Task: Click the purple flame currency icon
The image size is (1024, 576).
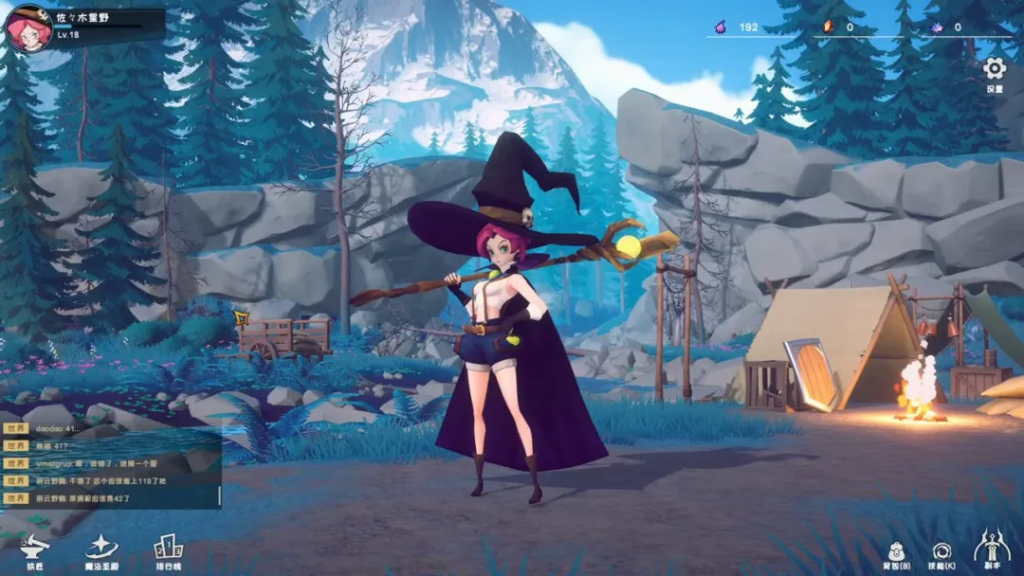Action: [719, 27]
